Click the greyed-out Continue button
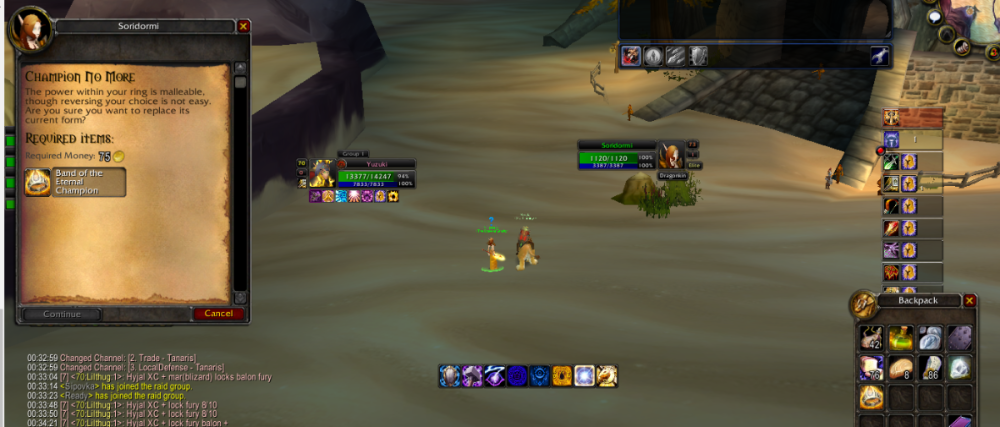The height and width of the screenshot is (427, 1000). (62, 314)
